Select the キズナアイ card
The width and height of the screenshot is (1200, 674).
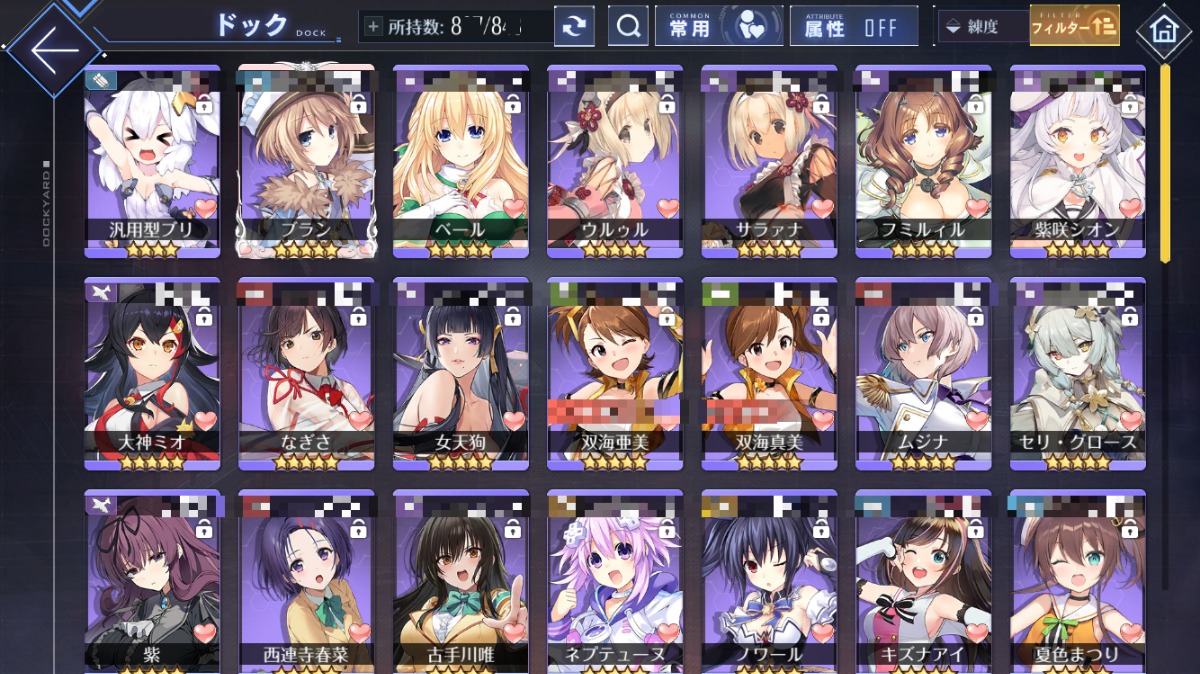pos(923,580)
